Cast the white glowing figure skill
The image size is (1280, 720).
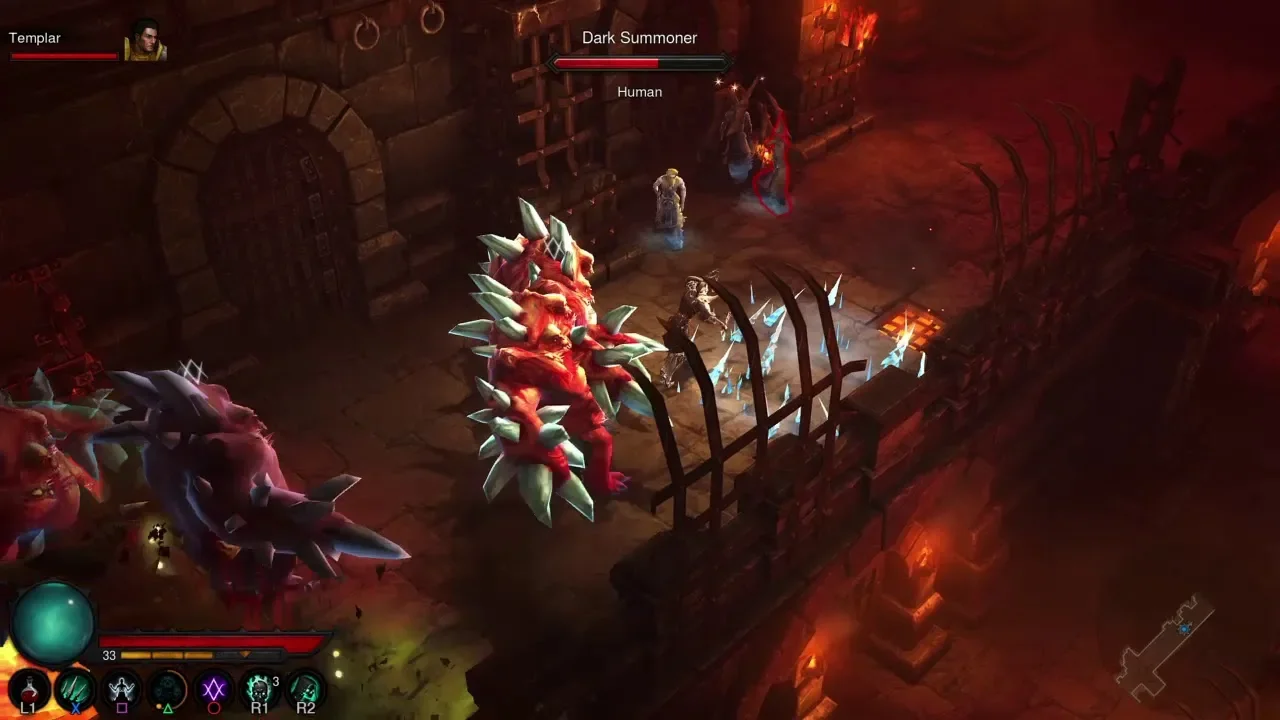pyautogui.click(x=122, y=690)
